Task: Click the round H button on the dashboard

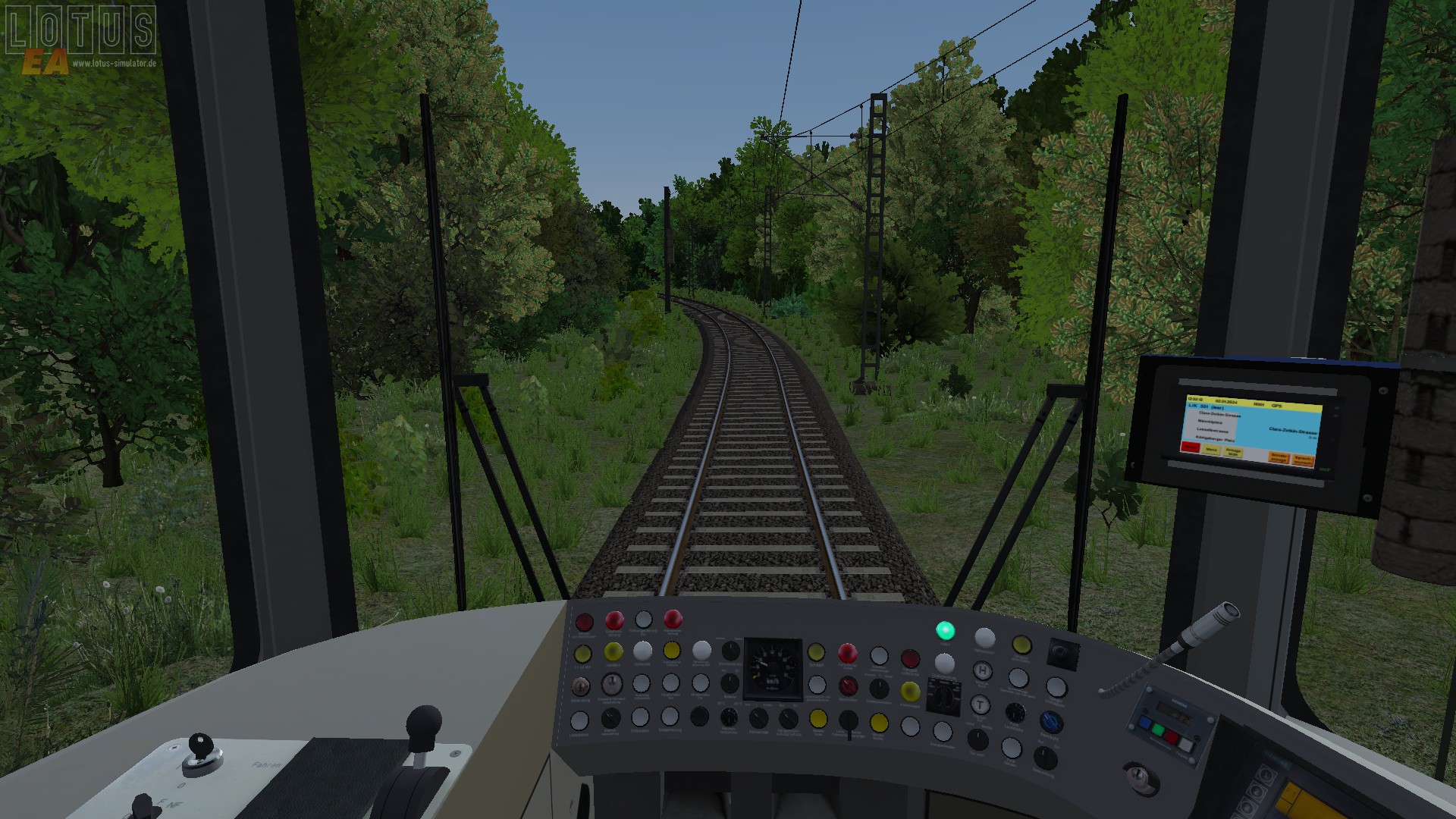Action: click(x=983, y=671)
